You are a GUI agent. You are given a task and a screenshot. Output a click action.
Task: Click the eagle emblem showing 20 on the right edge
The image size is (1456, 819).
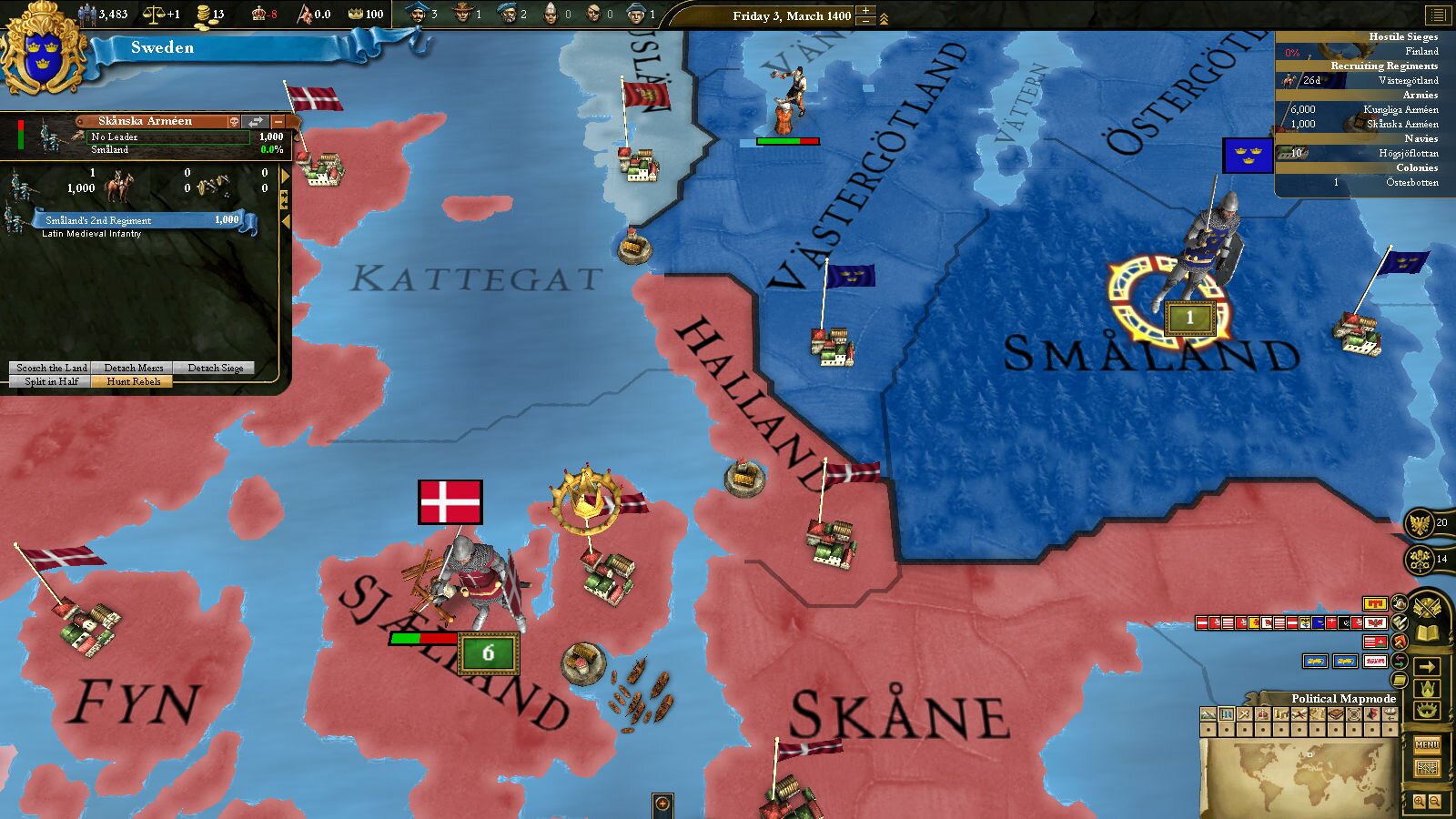click(x=1420, y=523)
